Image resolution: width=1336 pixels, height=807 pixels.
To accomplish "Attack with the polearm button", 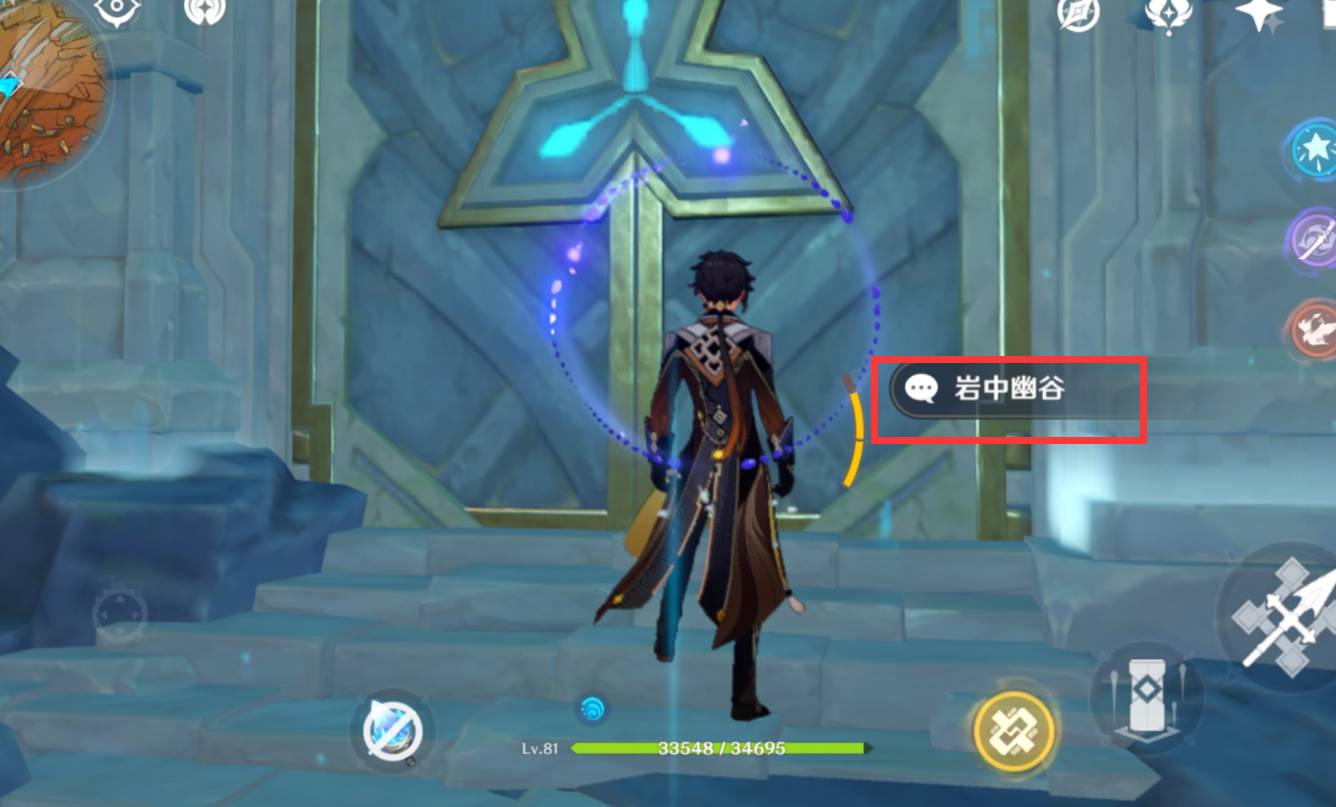I will click(x=1282, y=617).
